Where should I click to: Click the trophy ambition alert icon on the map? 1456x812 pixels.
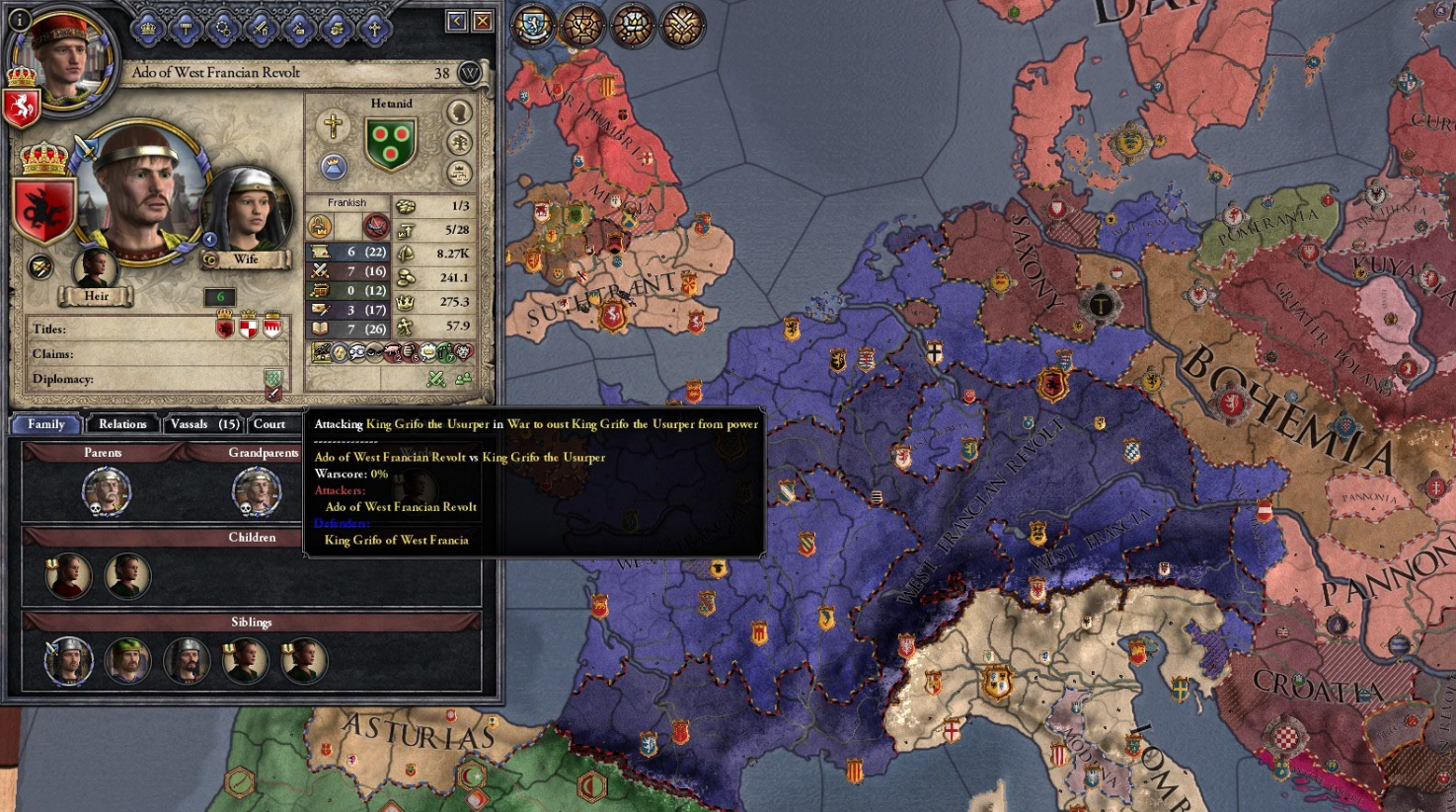tap(580, 23)
